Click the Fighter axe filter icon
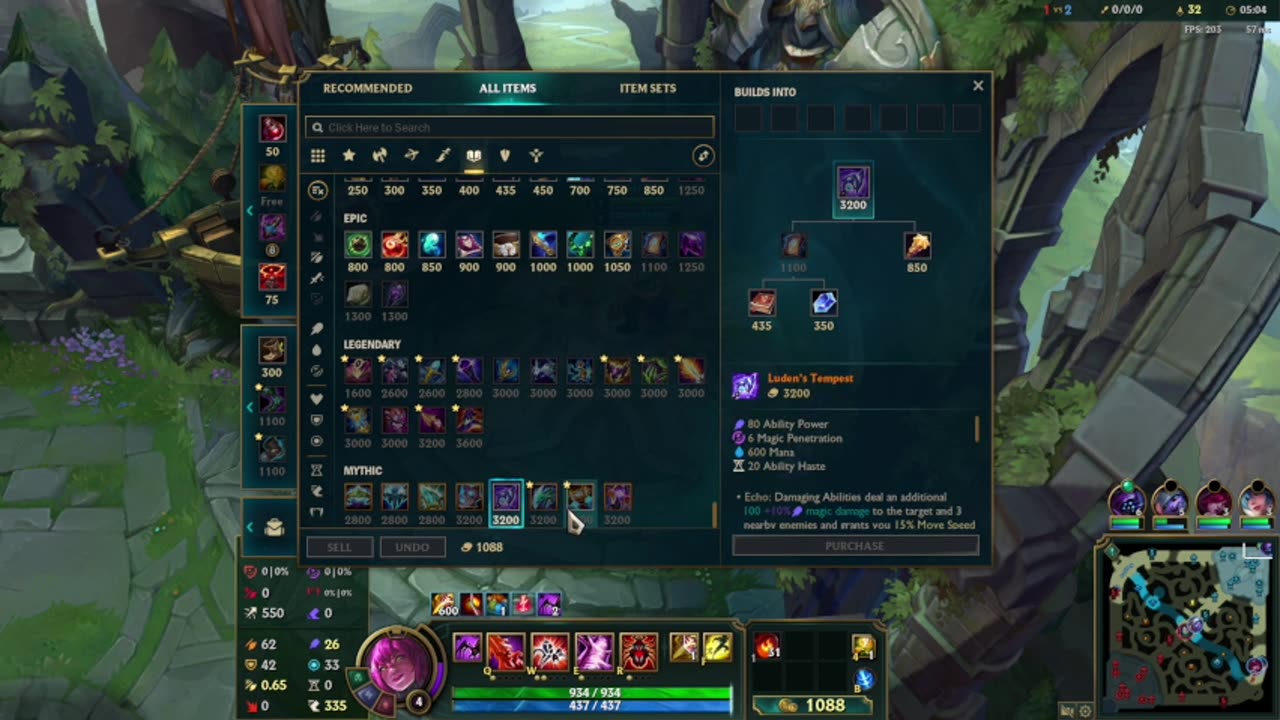 pos(378,155)
